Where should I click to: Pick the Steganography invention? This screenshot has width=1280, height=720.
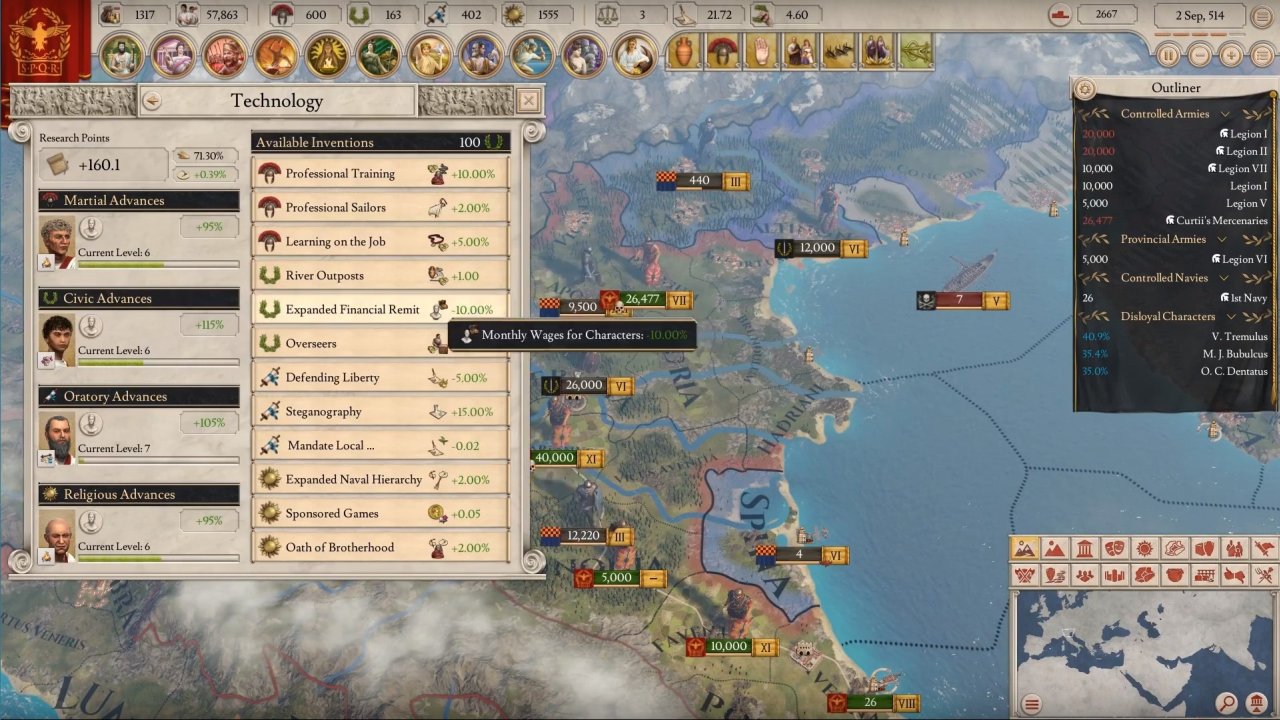click(380, 411)
